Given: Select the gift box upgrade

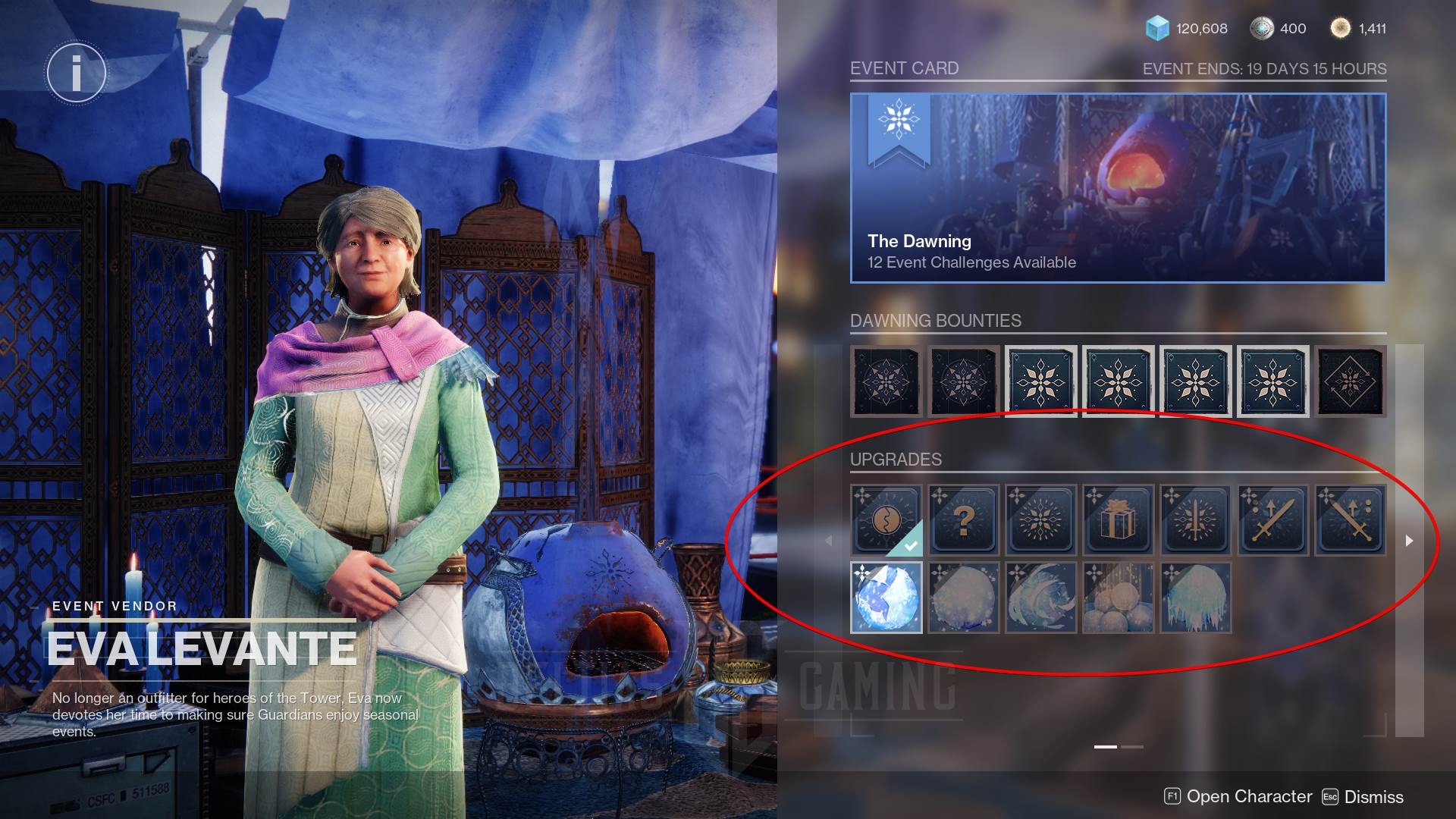Looking at the screenshot, I should click(1118, 520).
